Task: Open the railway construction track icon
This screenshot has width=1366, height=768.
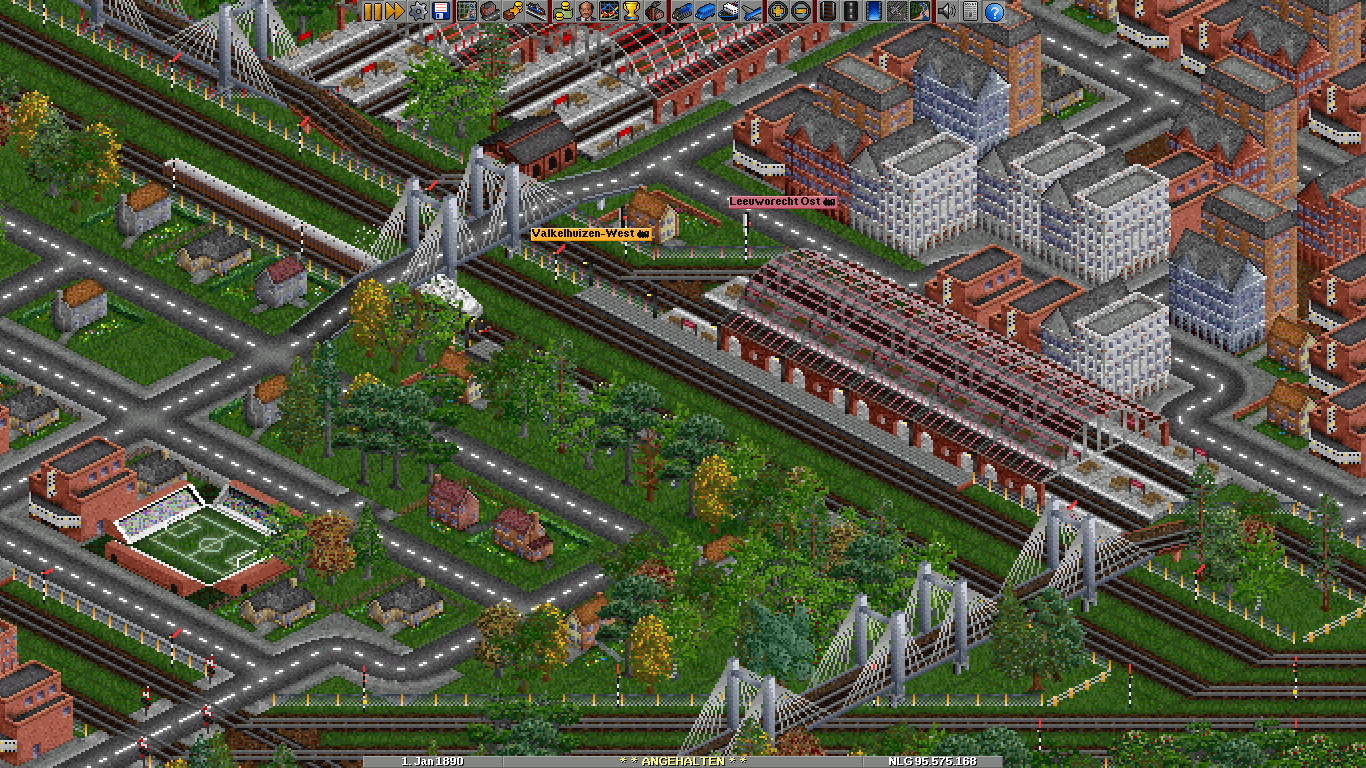Action: point(827,11)
